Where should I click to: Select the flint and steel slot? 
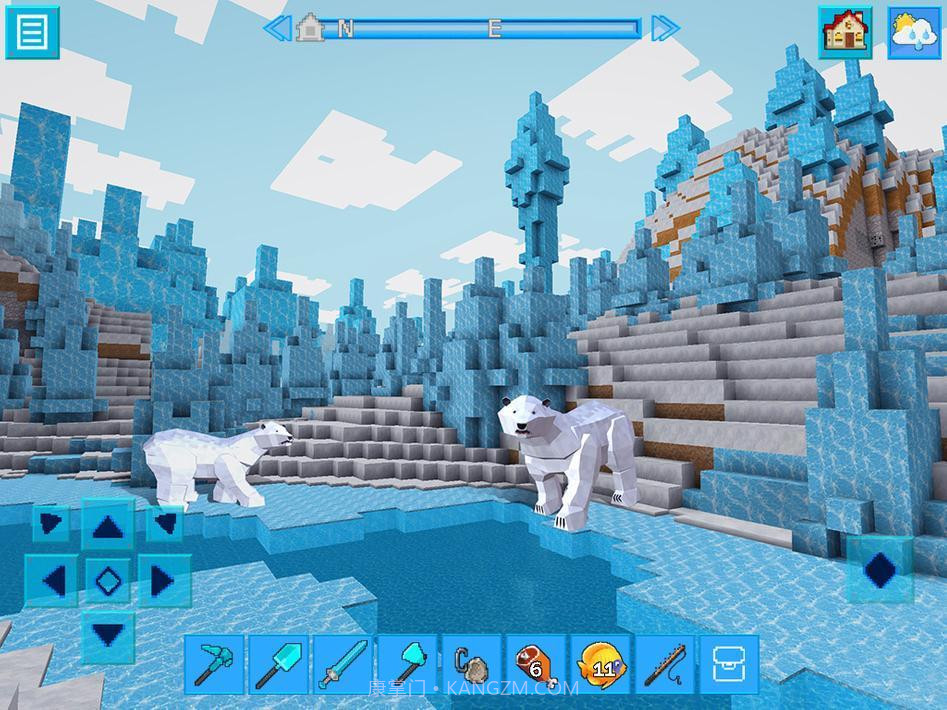pos(471,664)
